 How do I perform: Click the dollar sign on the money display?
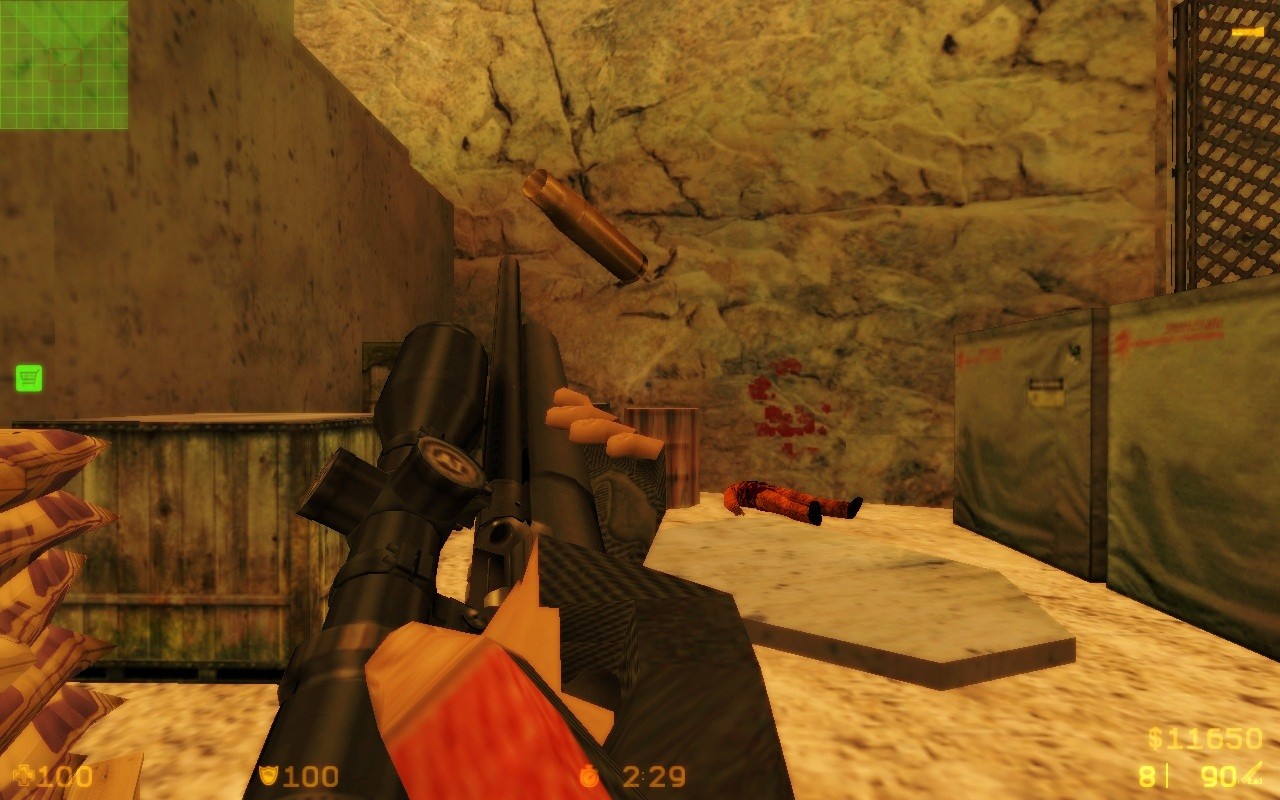1155,739
